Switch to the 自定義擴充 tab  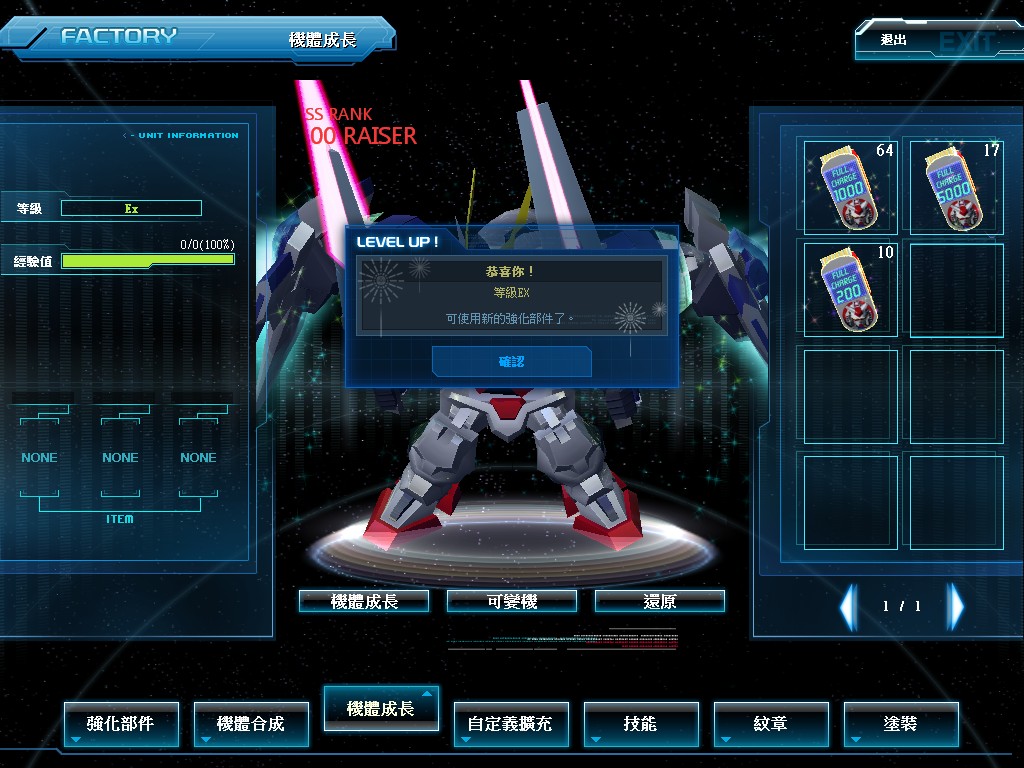511,723
